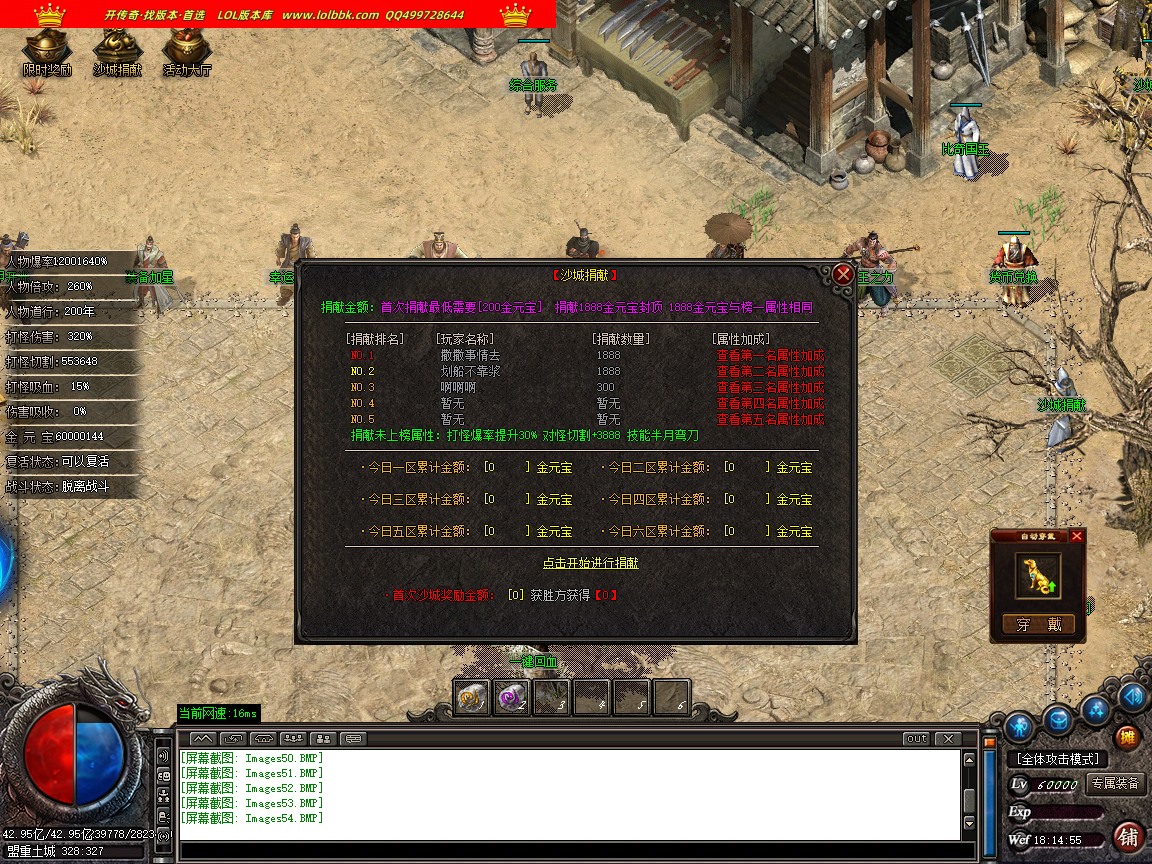1152x864 pixels.
Task: Open the 活动大厅 activity hall icon
Action: pyautogui.click(x=187, y=50)
